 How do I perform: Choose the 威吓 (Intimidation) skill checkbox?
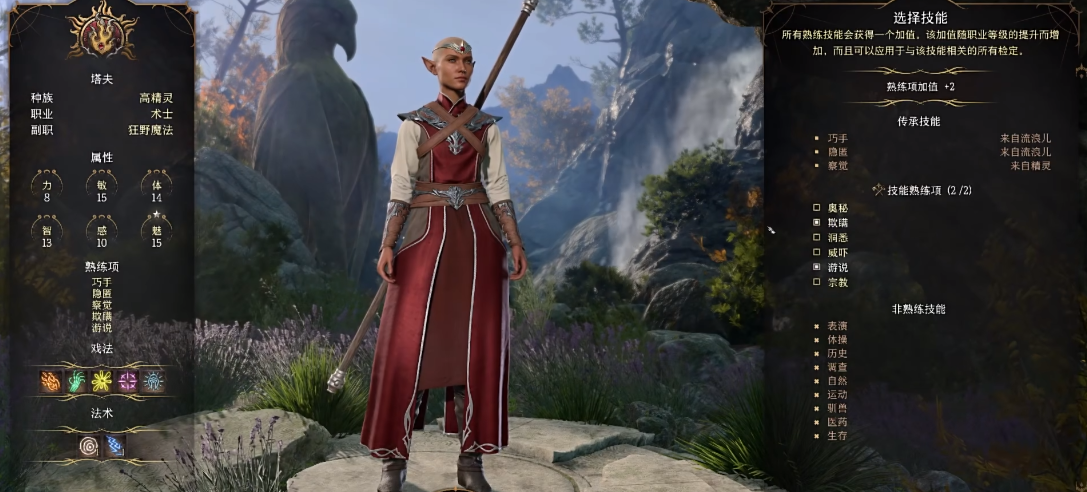pyautogui.click(x=817, y=252)
